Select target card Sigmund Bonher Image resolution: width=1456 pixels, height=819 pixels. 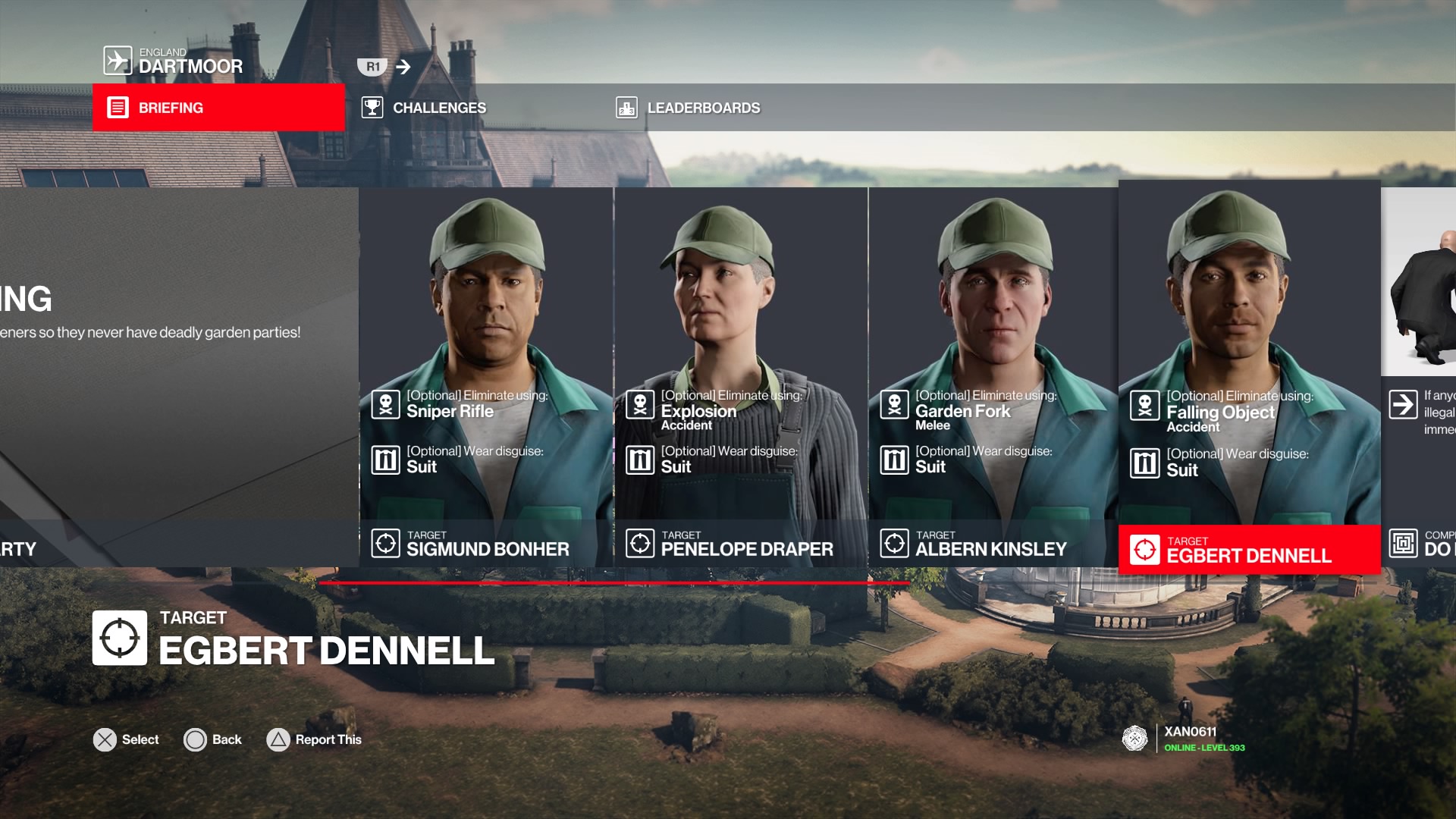point(486,377)
